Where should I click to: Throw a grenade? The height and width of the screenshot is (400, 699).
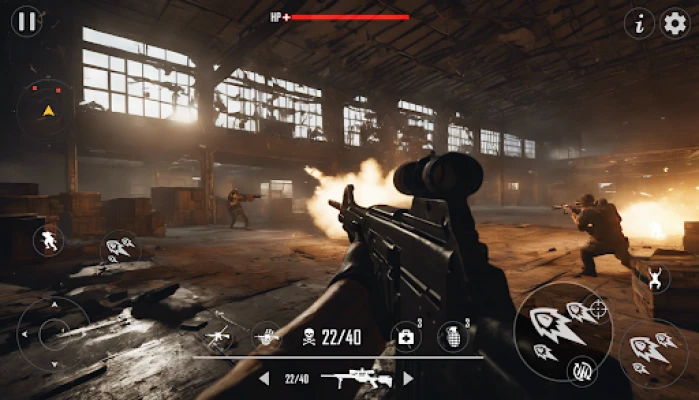coord(452,336)
